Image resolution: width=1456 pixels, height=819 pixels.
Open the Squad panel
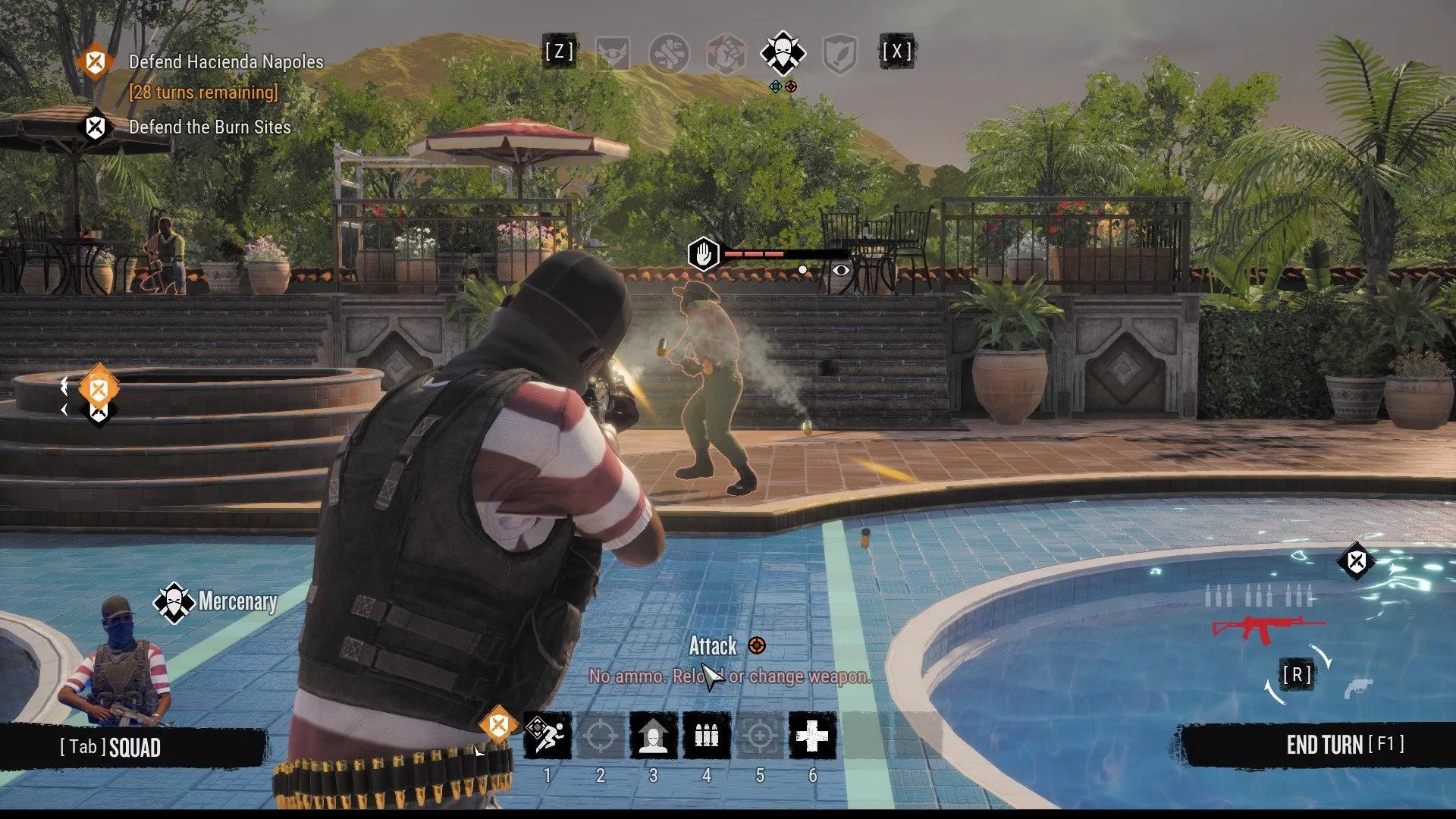tap(111, 748)
